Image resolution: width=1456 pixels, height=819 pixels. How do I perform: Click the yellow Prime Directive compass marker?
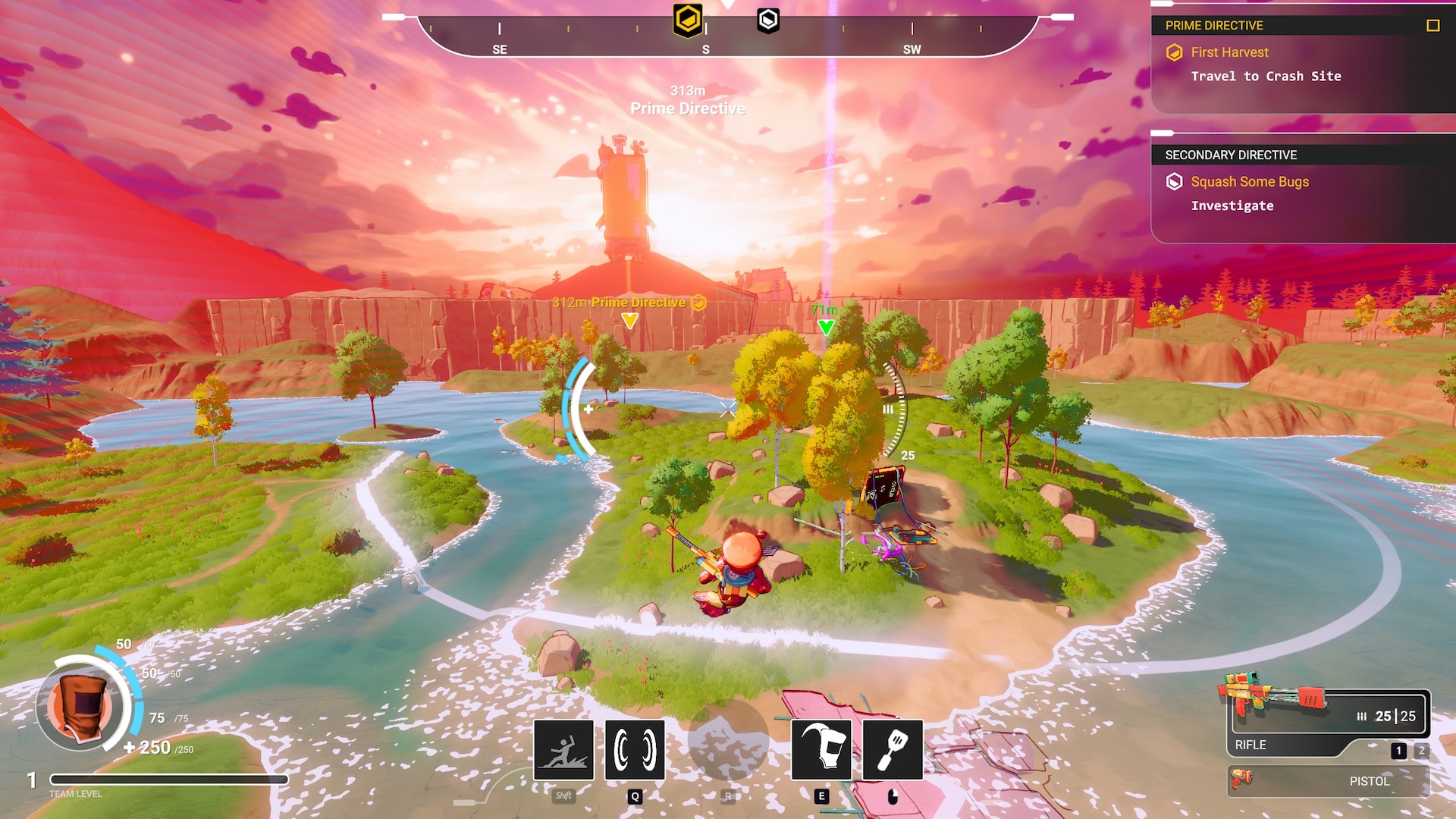pos(688,20)
